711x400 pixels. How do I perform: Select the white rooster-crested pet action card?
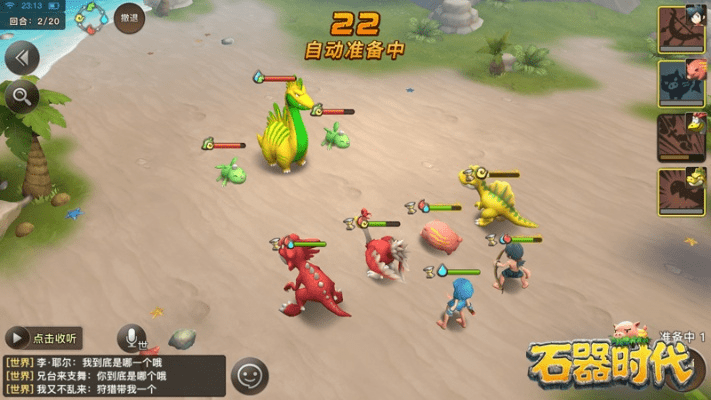(x=681, y=137)
